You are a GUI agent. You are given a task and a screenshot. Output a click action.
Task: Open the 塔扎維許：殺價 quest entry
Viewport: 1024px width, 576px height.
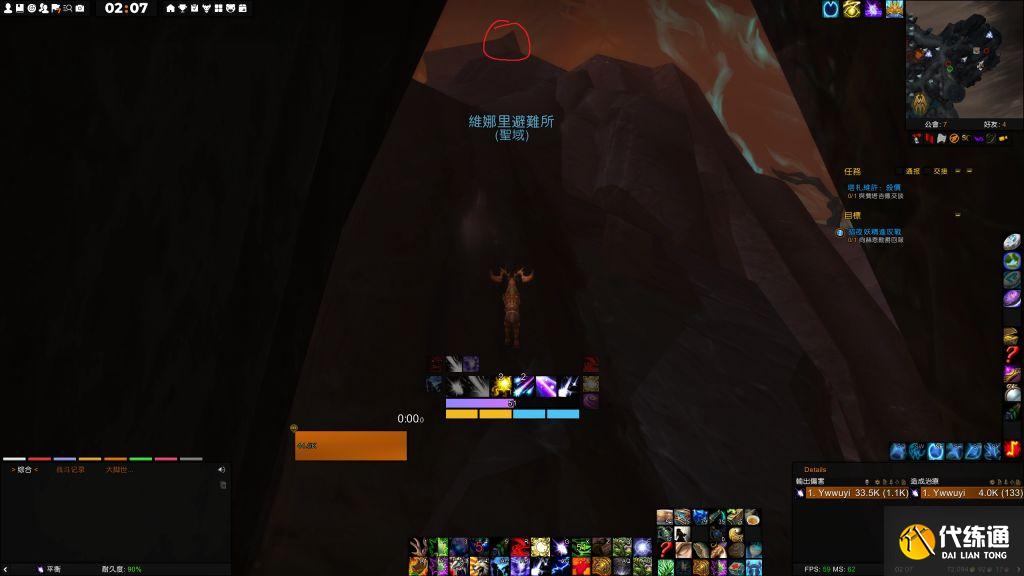(x=874, y=187)
